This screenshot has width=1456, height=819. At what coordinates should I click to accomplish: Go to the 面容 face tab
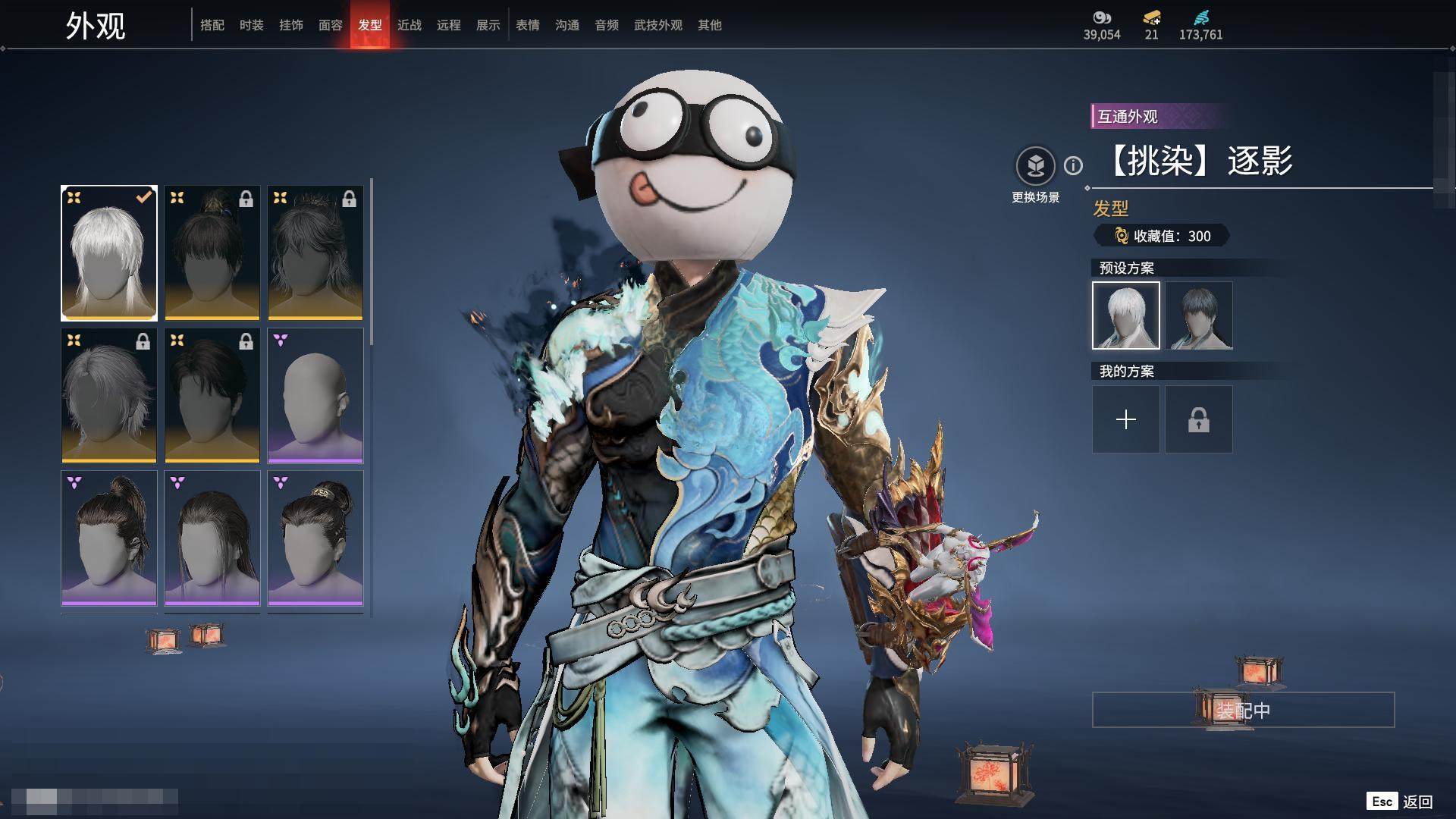click(331, 25)
